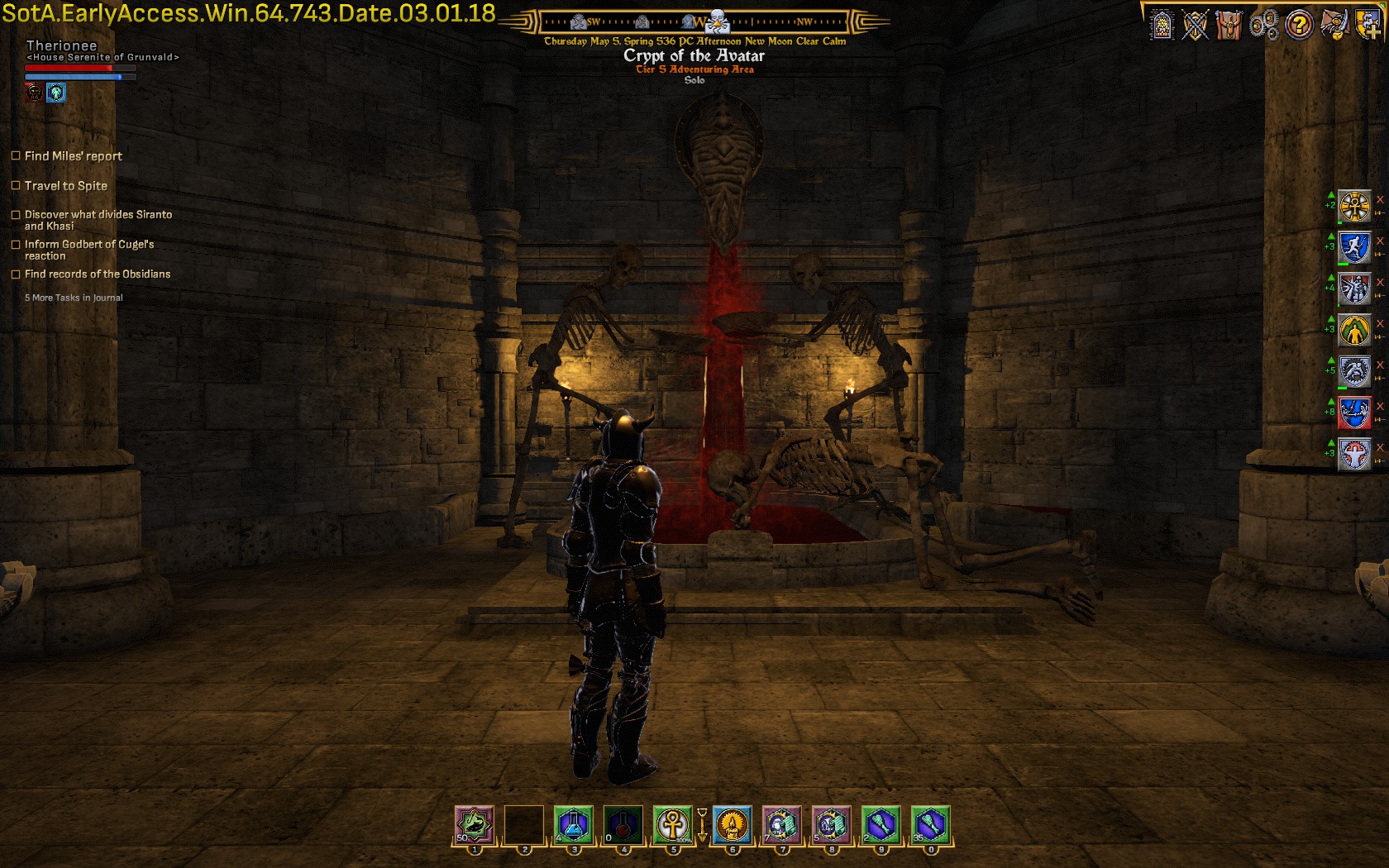Open the backpack inventory
The width and height of the screenshot is (1389, 868).
pyautogui.click(x=1229, y=26)
